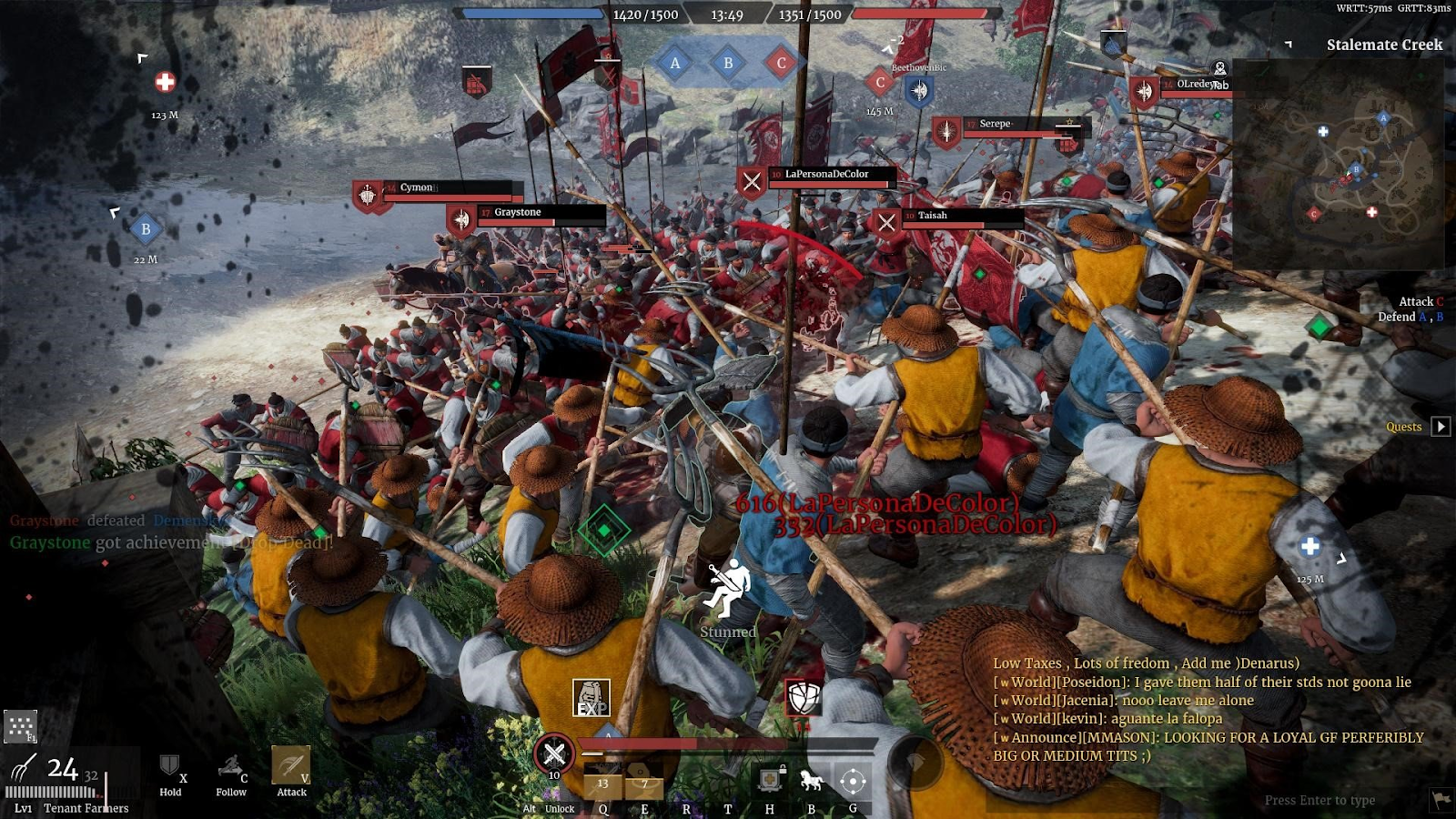Use the first weapon skill showing 13
The image size is (1456, 819).
coord(602,786)
